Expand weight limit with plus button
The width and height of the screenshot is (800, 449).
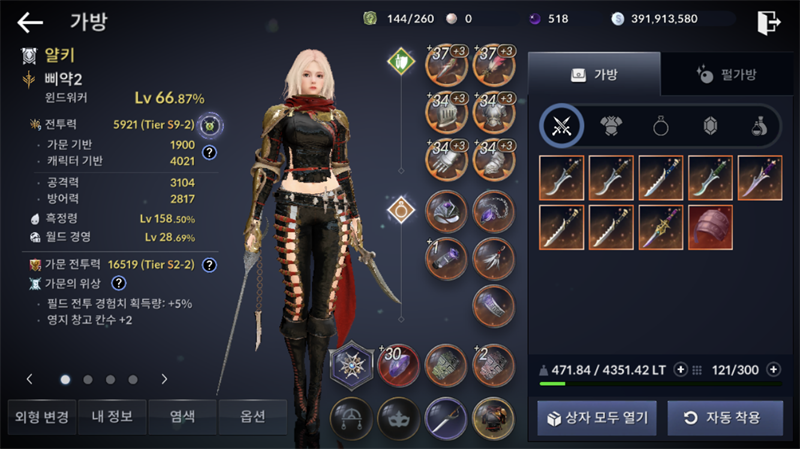click(x=681, y=370)
